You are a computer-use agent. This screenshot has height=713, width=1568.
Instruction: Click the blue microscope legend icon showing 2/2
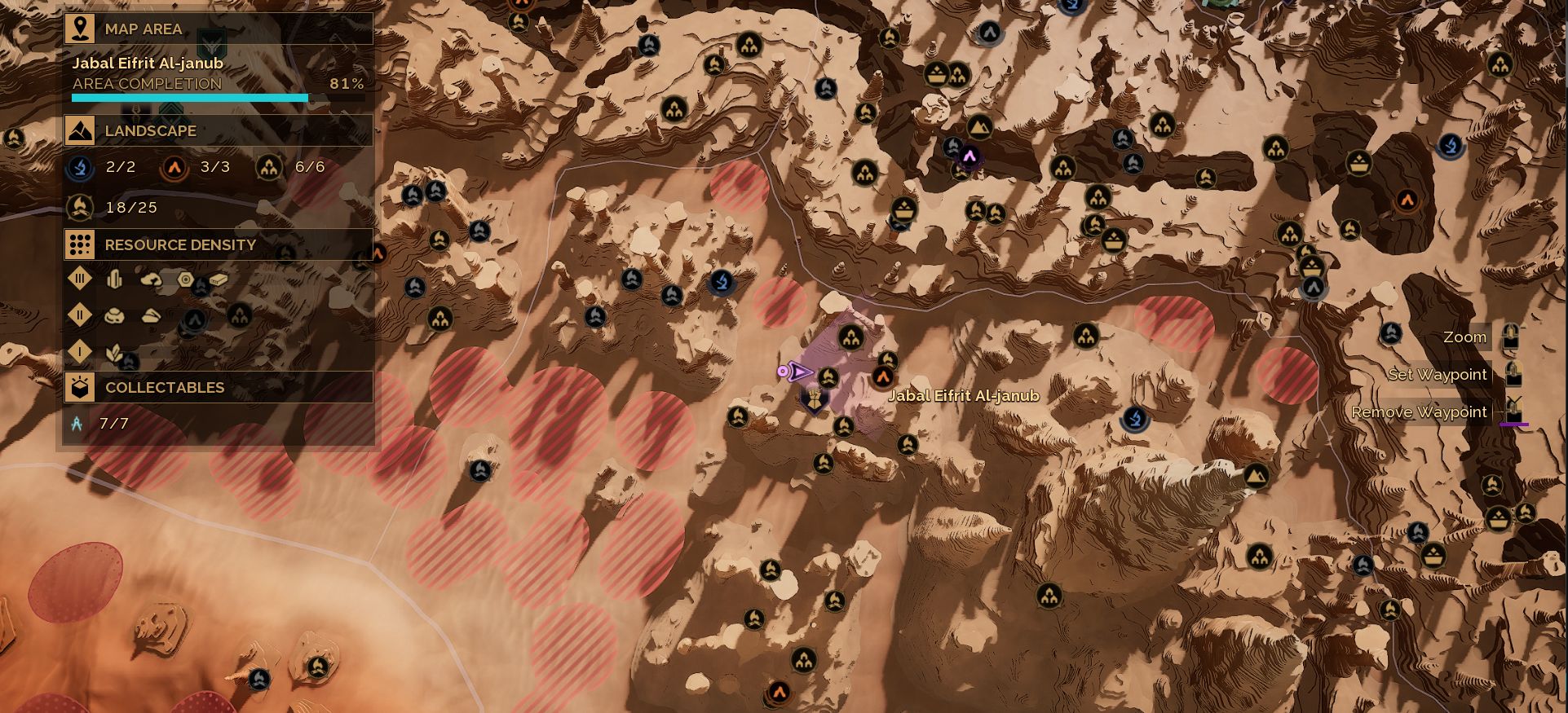pyautogui.click(x=80, y=167)
